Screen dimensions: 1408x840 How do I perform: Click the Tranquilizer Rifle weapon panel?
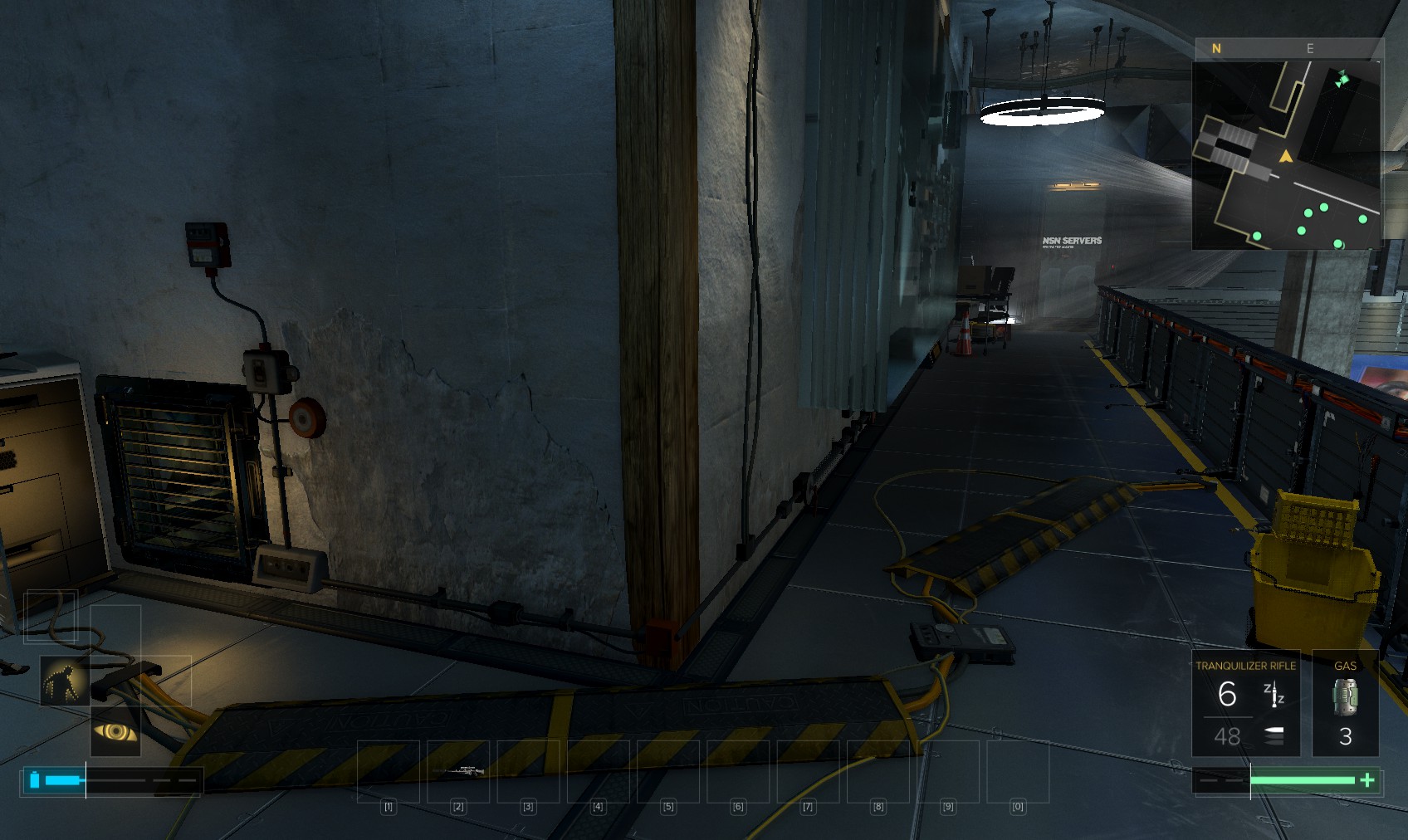pyautogui.click(x=1245, y=703)
